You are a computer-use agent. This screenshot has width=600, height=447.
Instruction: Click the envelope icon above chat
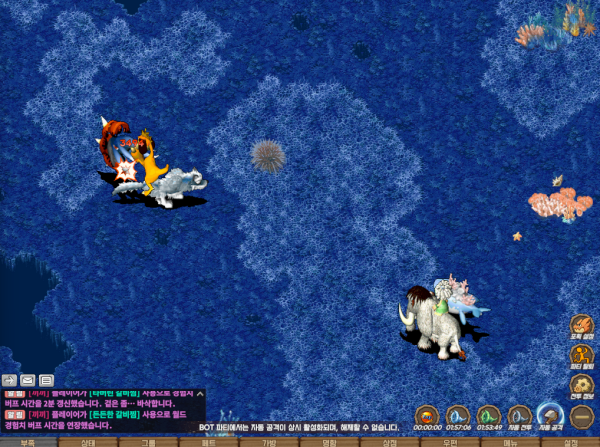(28, 380)
